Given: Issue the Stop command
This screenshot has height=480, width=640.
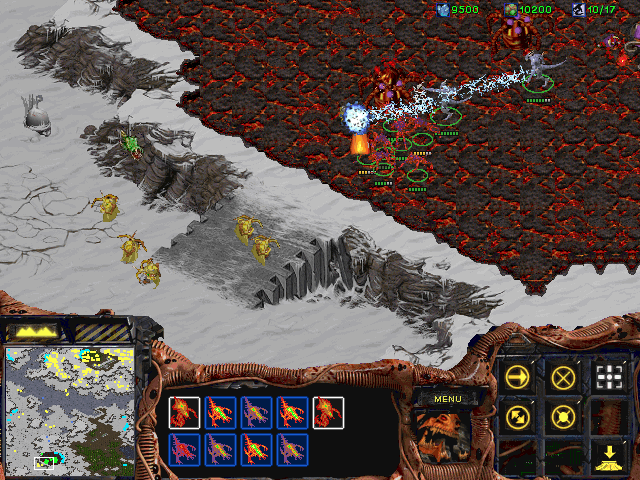Looking at the screenshot, I should tap(564, 377).
